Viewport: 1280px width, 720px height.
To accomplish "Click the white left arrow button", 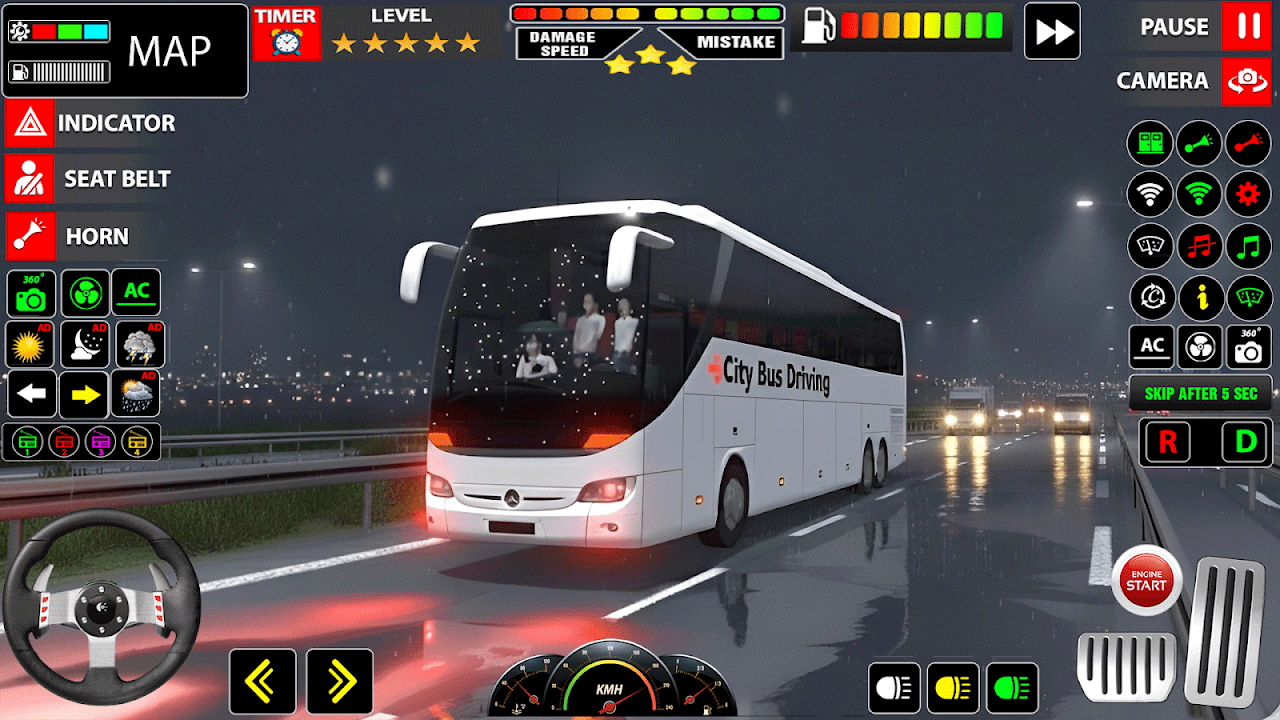I will [32, 395].
